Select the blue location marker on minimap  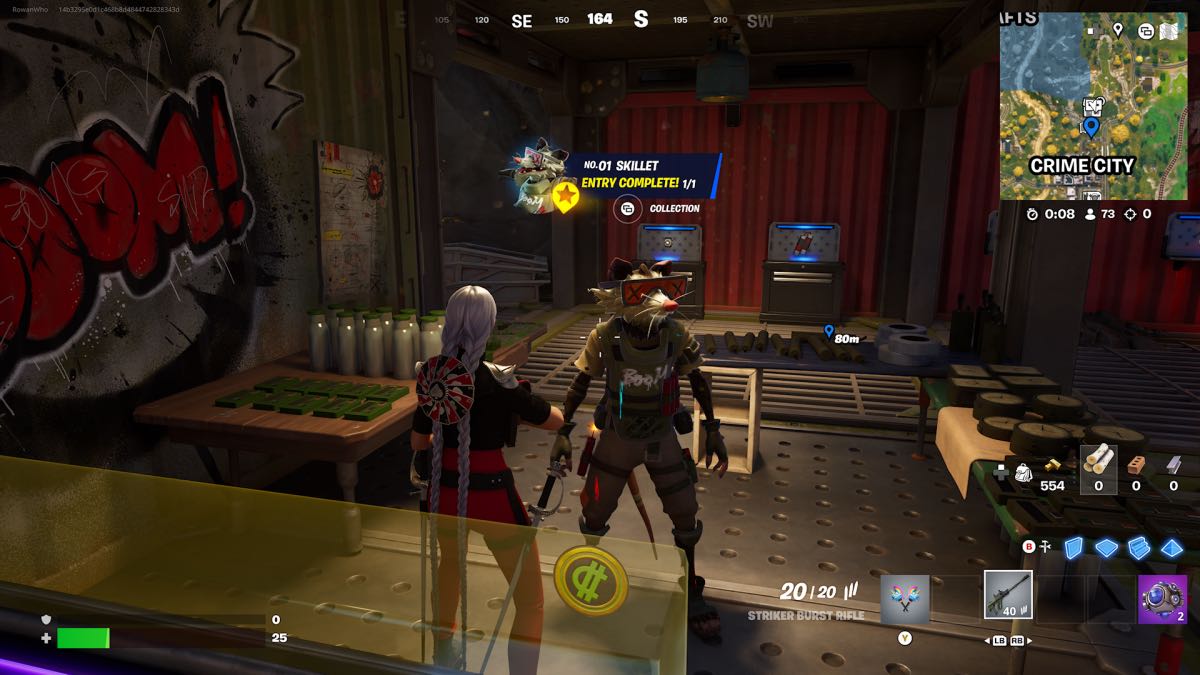(1090, 127)
